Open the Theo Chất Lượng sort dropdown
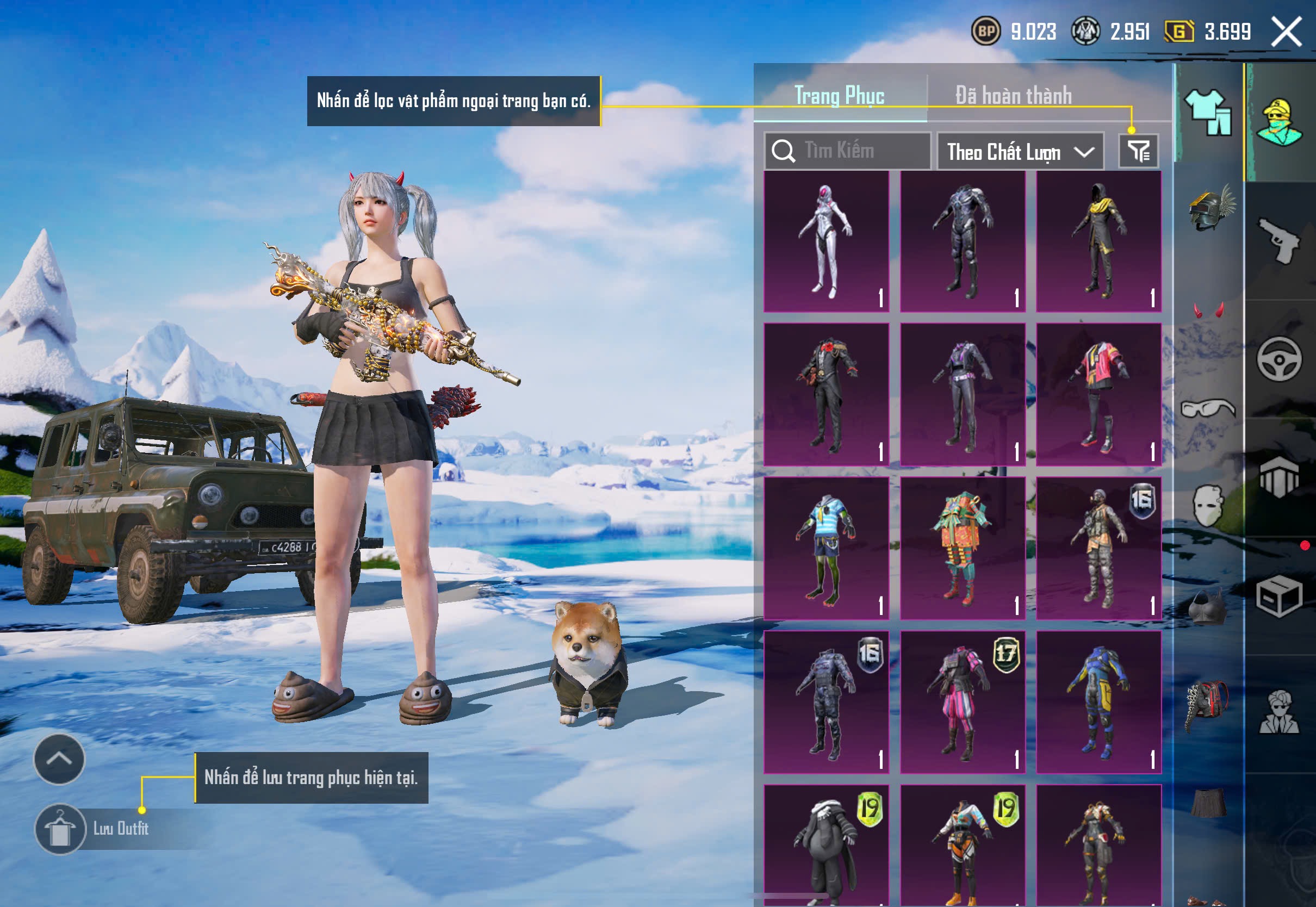The image size is (1316, 907). [1020, 152]
